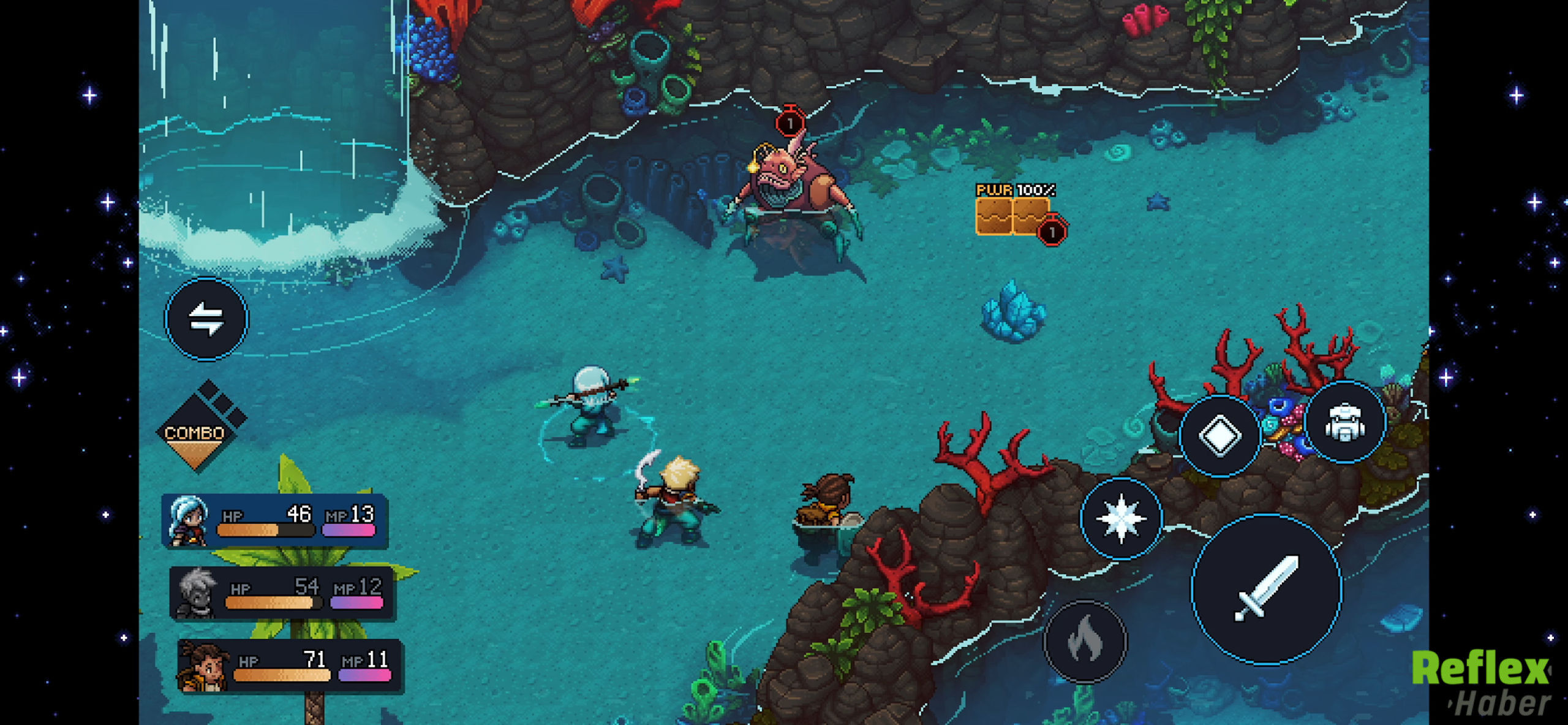Select Valere's character portrait
1568x725 pixels.
point(187,520)
